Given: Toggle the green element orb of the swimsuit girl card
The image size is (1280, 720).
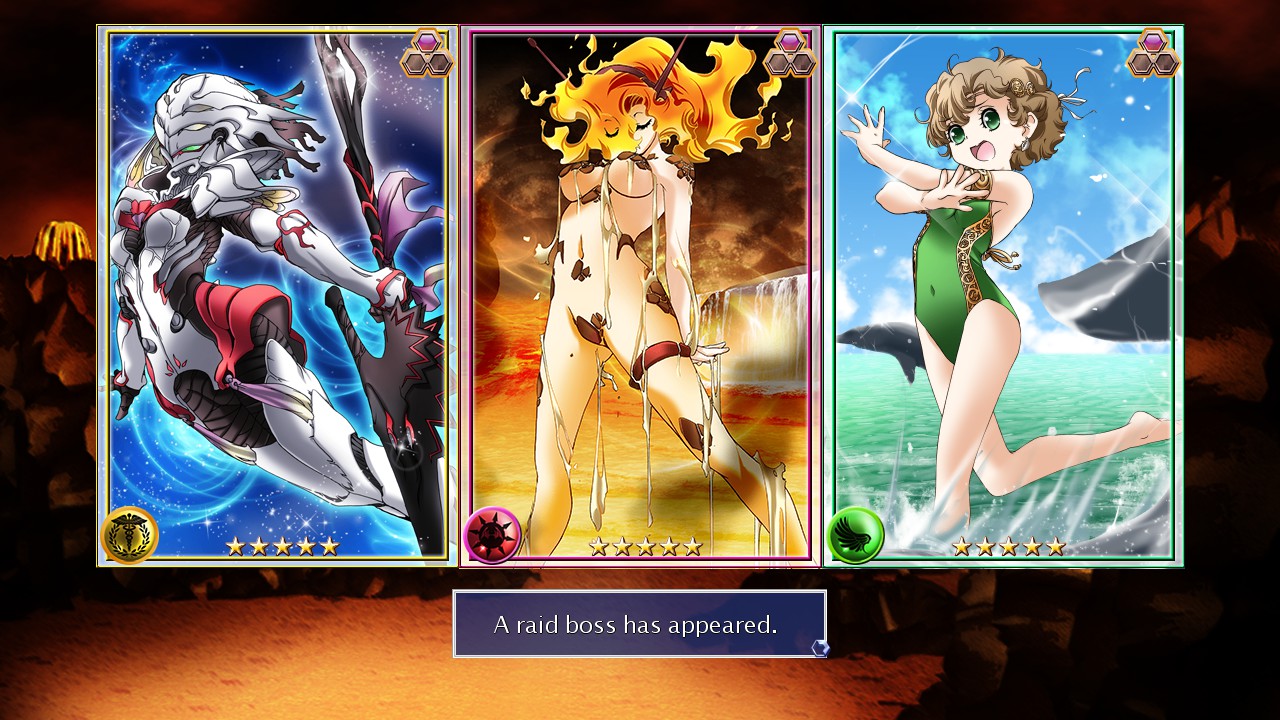Looking at the screenshot, I should [x=855, y=535].
